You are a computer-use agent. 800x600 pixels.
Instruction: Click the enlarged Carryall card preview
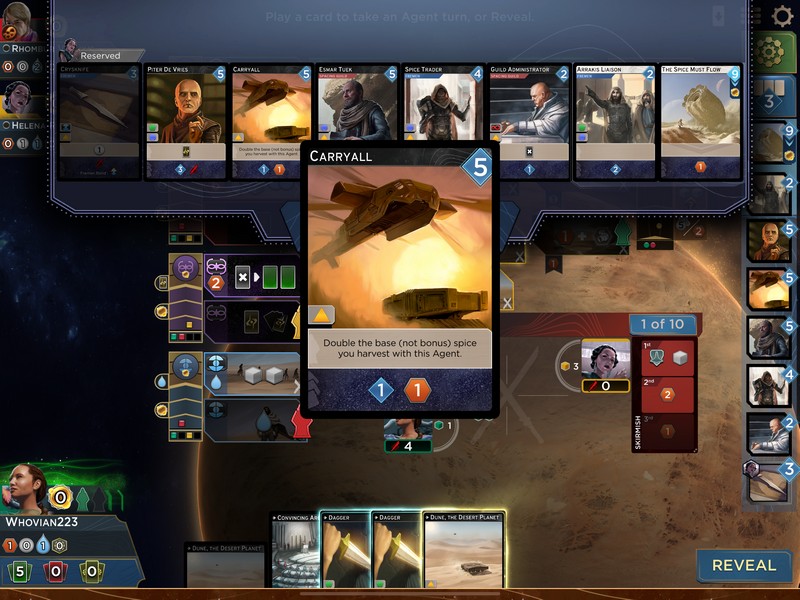(x=399, y=280)
